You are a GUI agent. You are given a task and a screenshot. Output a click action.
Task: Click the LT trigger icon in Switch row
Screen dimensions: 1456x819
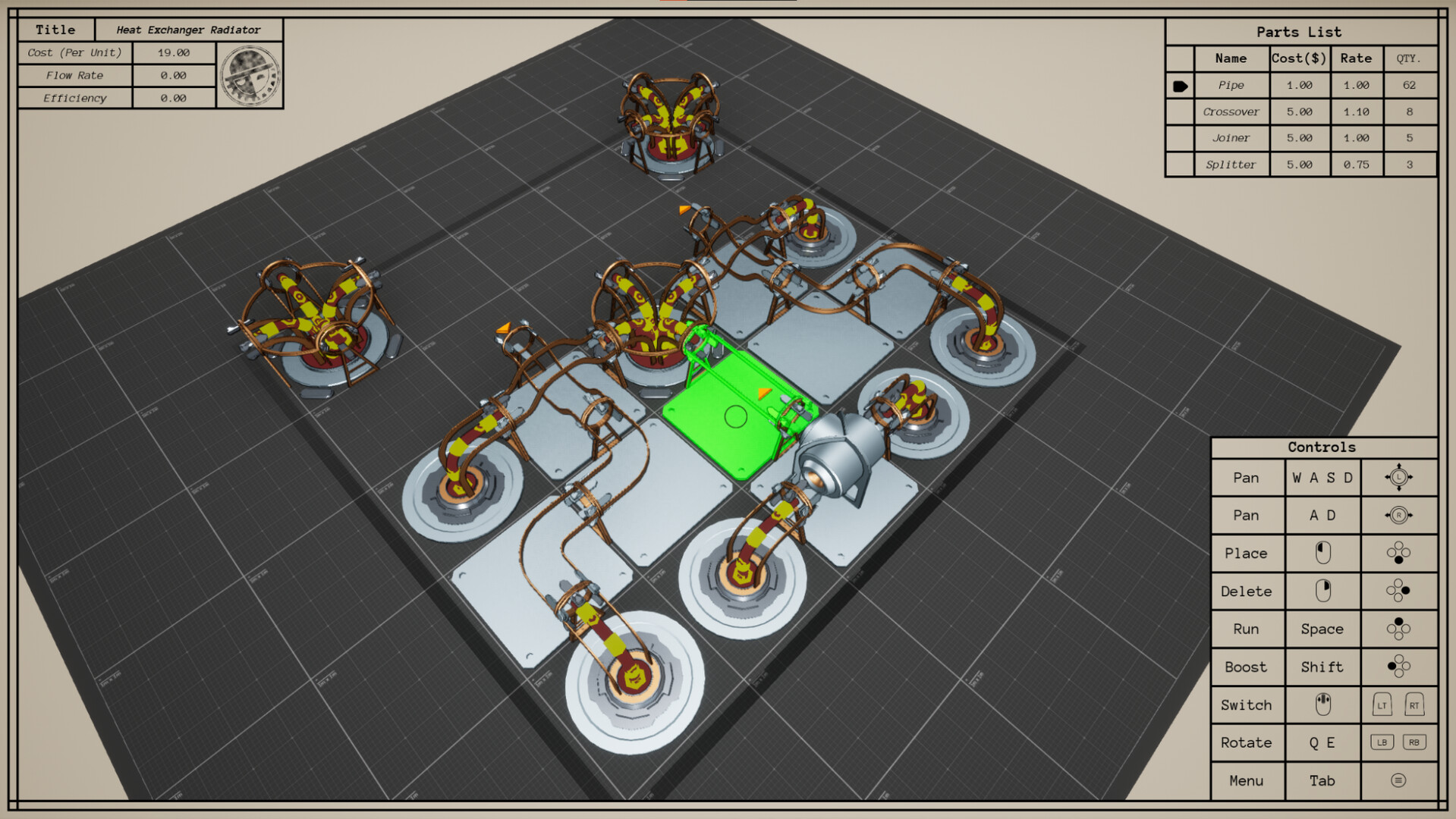(x=1381, y=704)
